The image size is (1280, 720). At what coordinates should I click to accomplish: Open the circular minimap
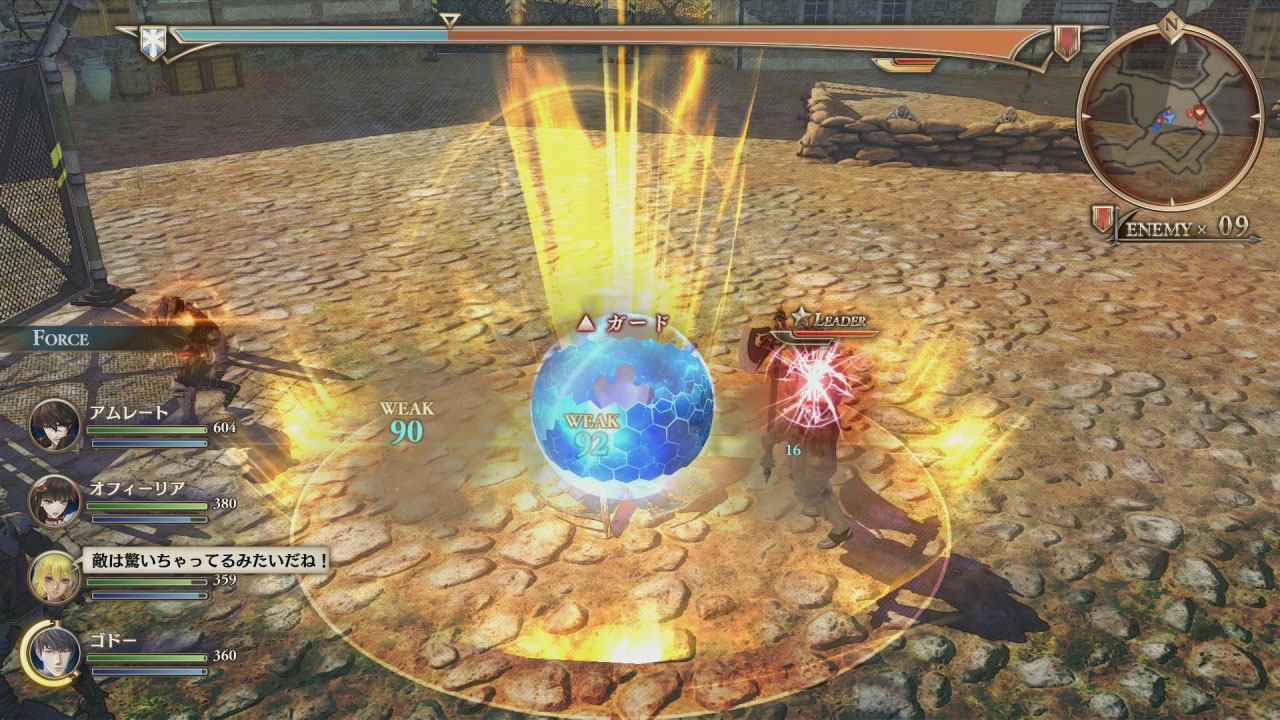click(x=1169, y=114)
